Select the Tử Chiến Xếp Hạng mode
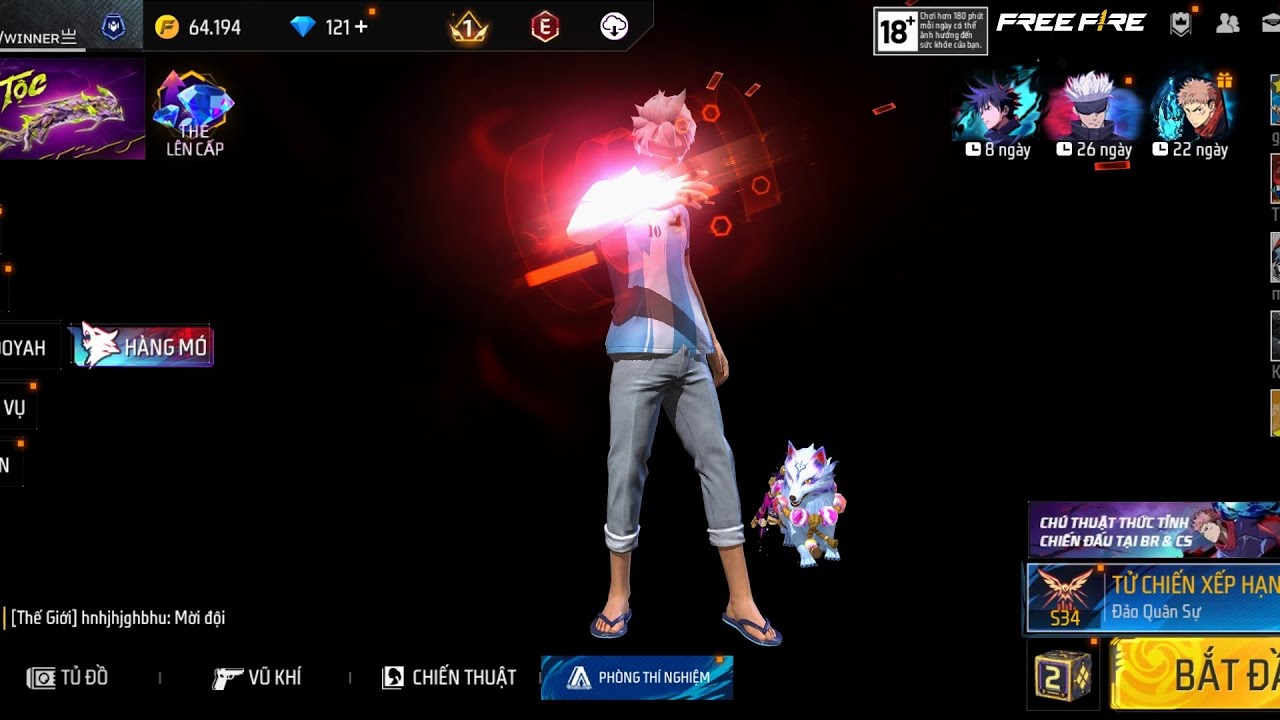 pyautogui.click(x=1153, y=597)
